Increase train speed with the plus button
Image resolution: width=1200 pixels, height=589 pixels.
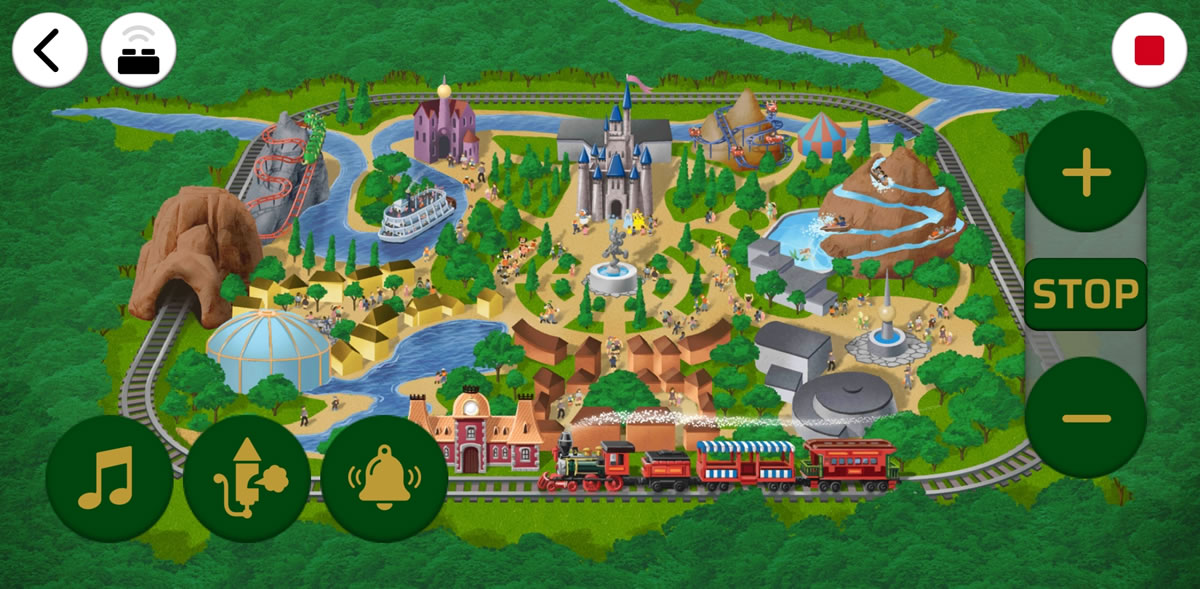coord(1086,176)
